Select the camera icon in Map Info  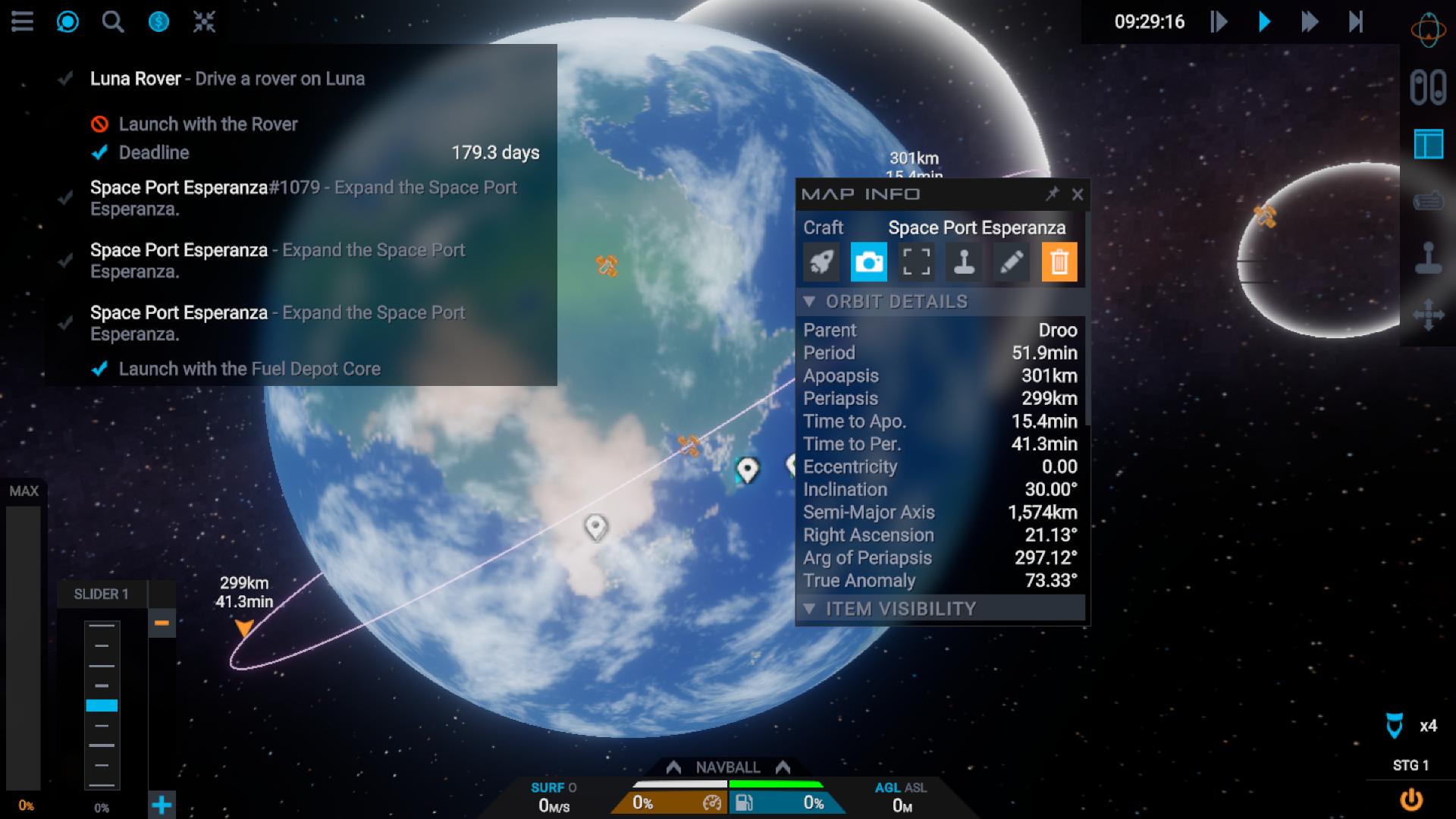tap(868, 262)
